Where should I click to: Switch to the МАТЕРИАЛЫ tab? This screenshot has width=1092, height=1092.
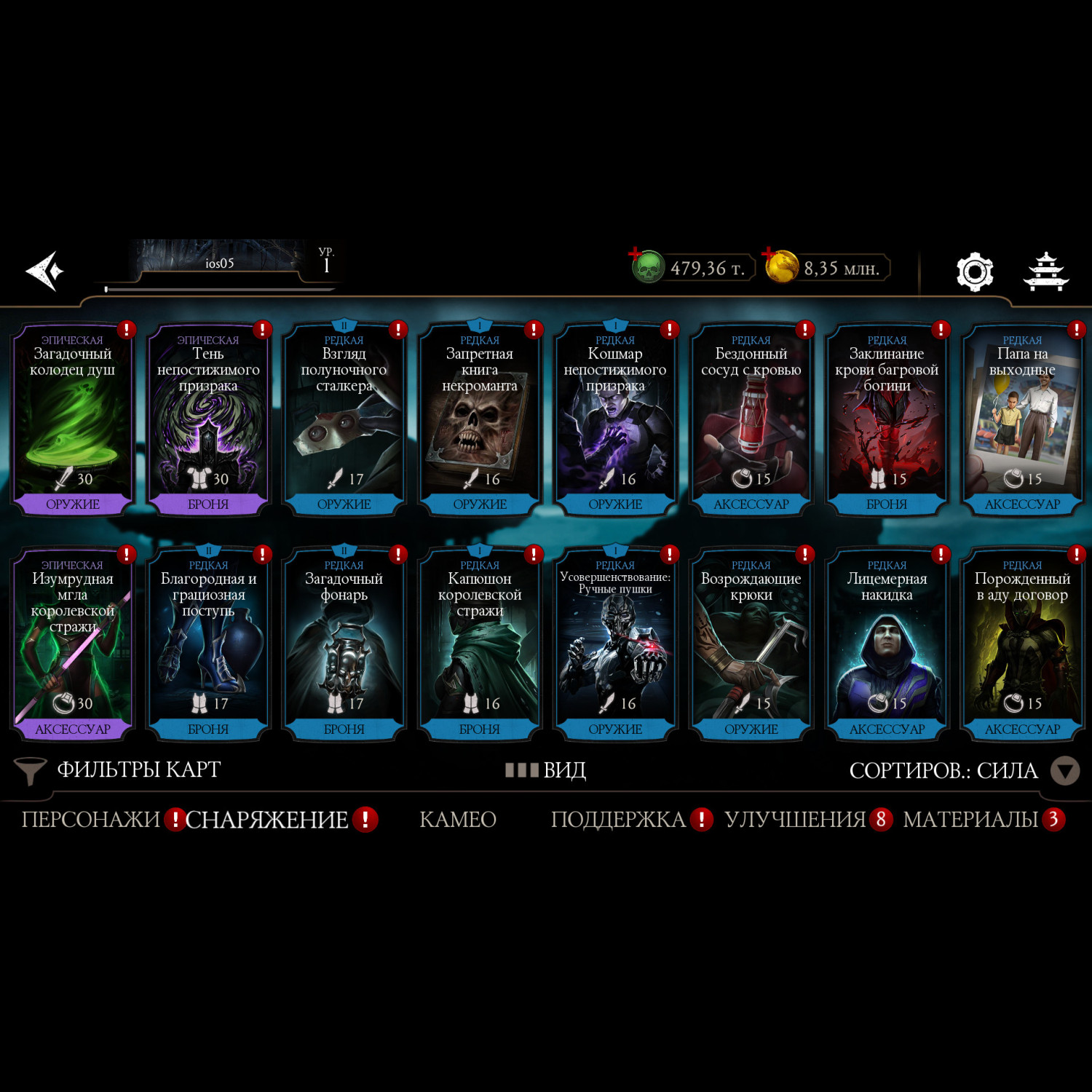point(970,820)
